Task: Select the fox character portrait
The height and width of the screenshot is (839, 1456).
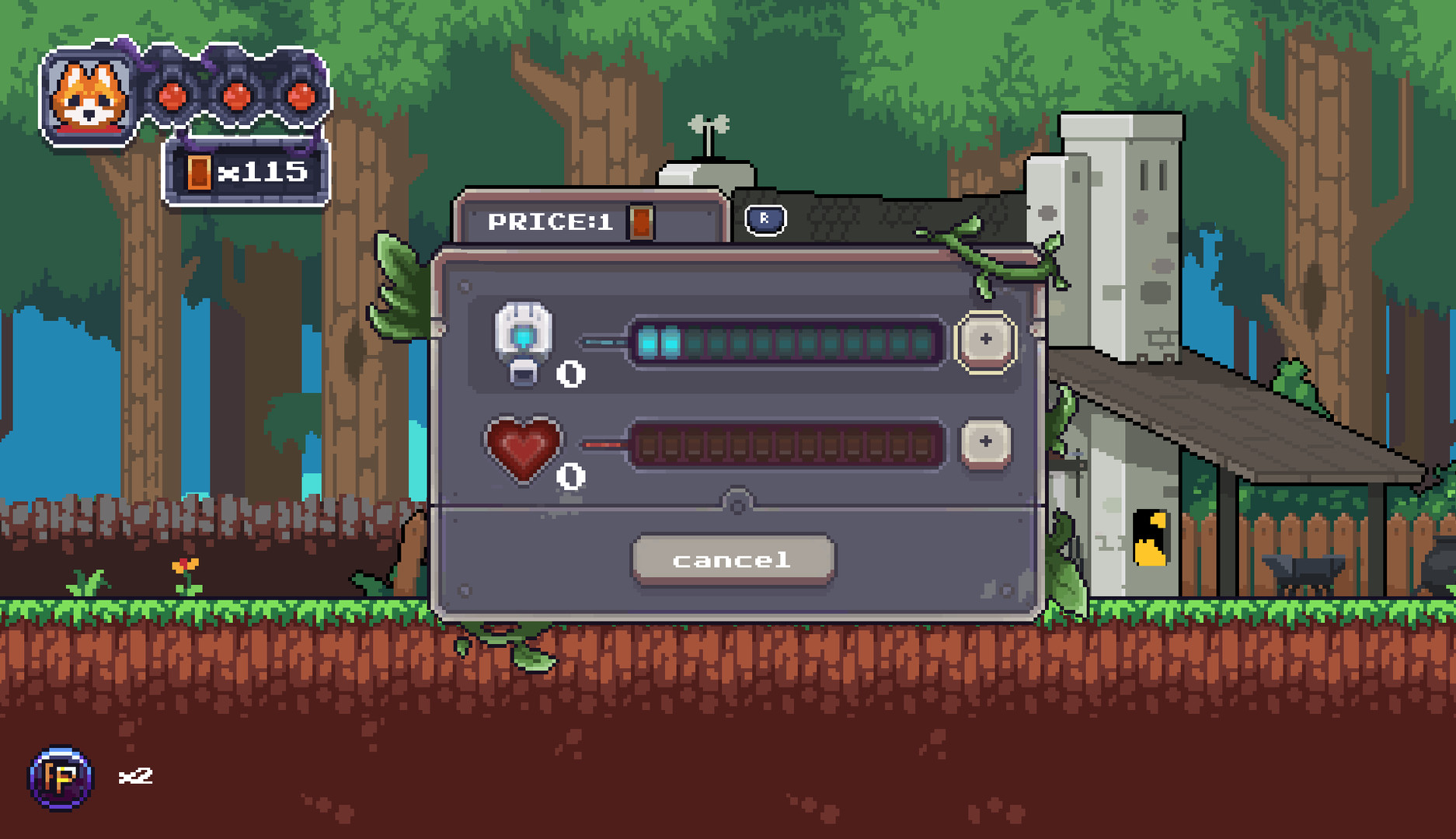Action: pos(88,97)
